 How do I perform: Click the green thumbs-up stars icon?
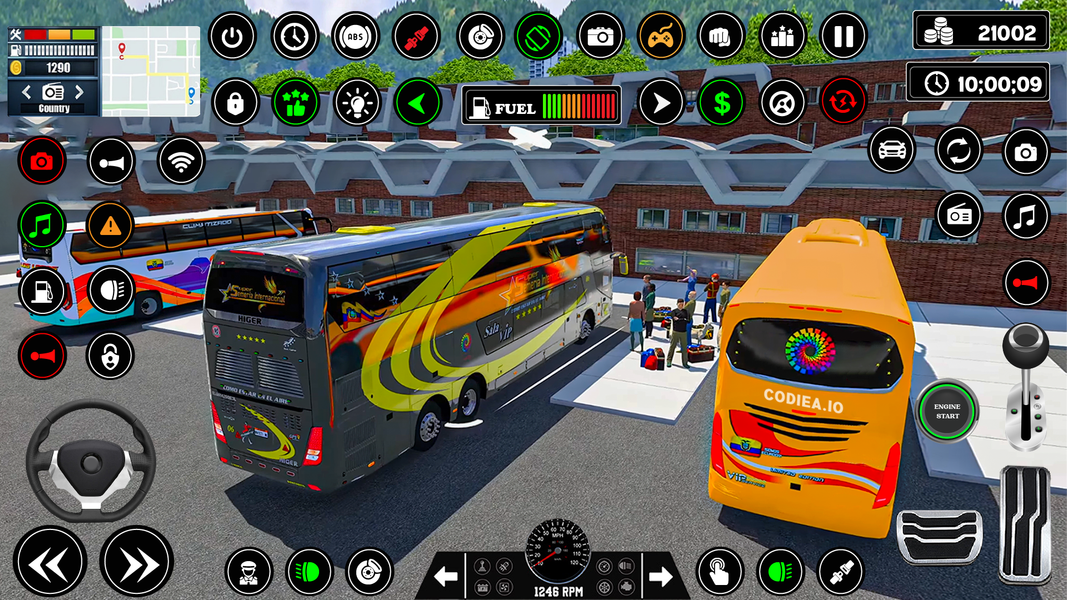tap(295, 101)
